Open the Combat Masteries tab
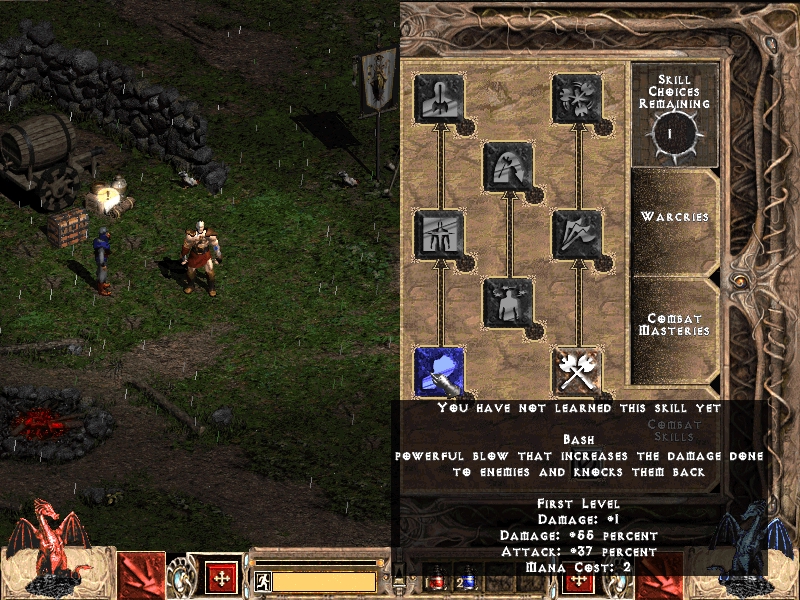The width and height of the screenshot is (800, 600). [x=675, y=325]
